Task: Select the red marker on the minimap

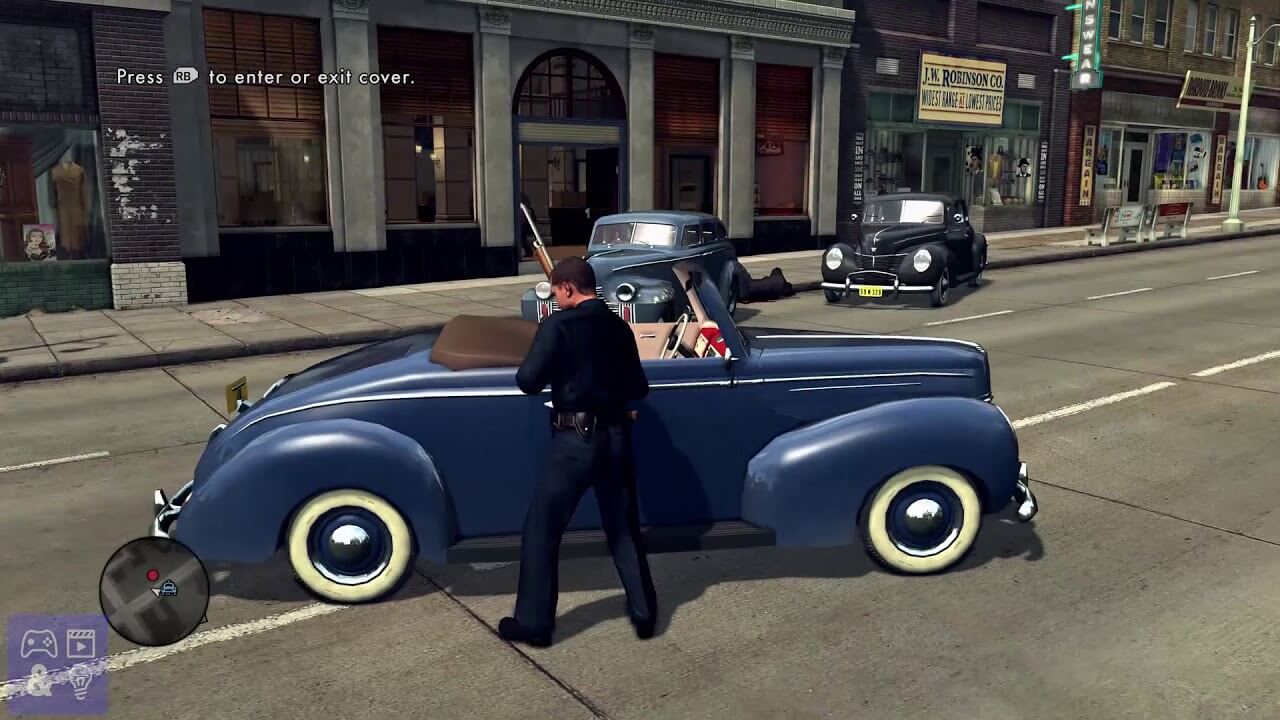Action: (153, 575)
